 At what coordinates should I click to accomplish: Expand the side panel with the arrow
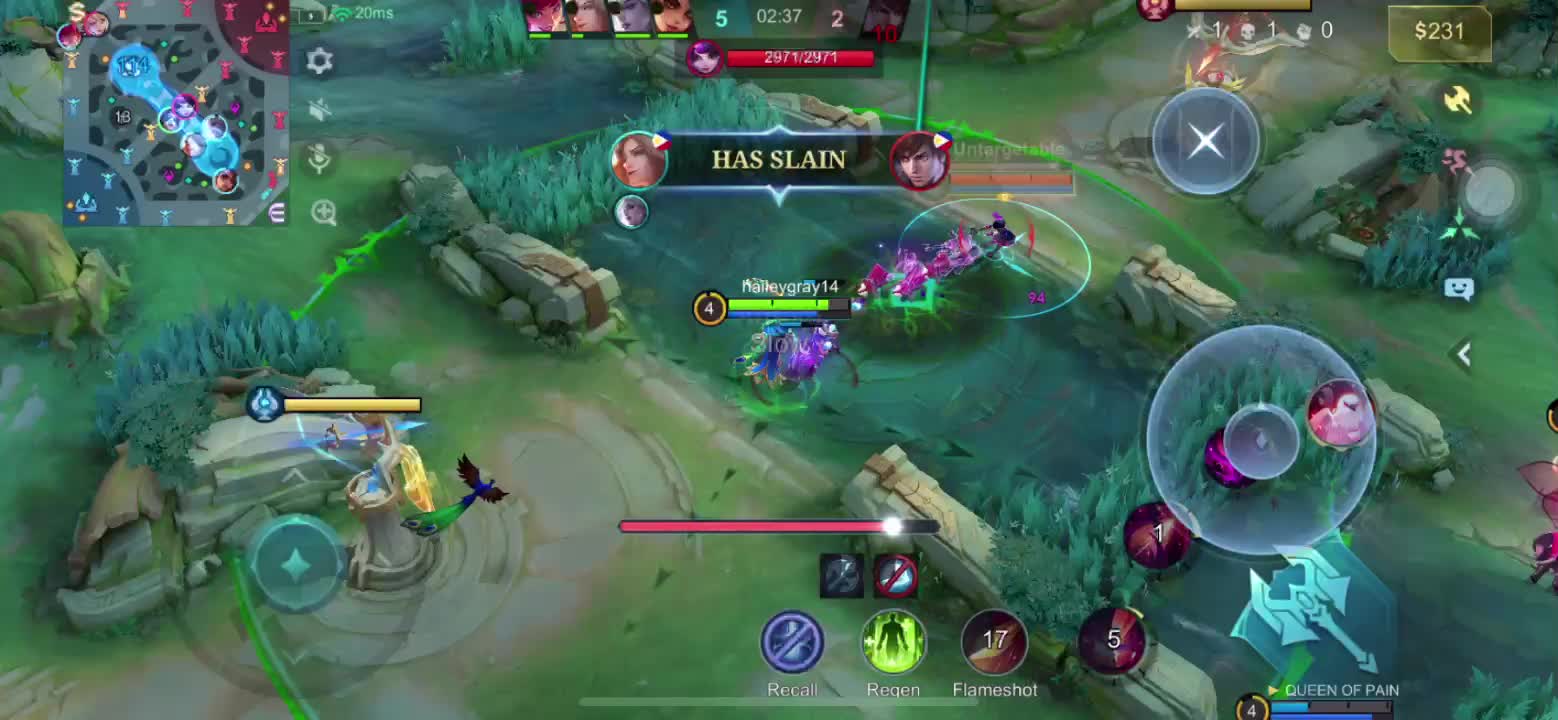[x=1464, y=353]
